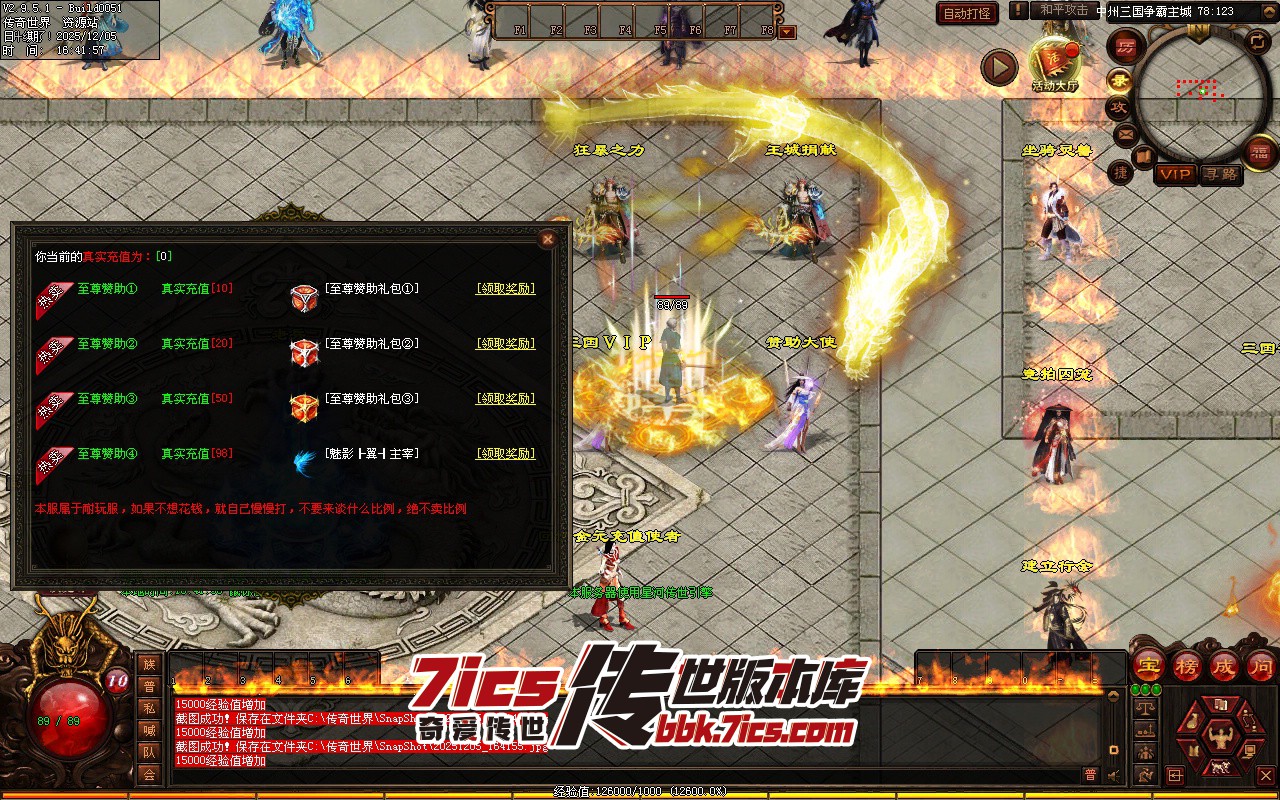The height and width of the screenshot is (800, 1280).
Task: Claim the 魅影卜翼 wings reward
Action: (x=505, y=454)
